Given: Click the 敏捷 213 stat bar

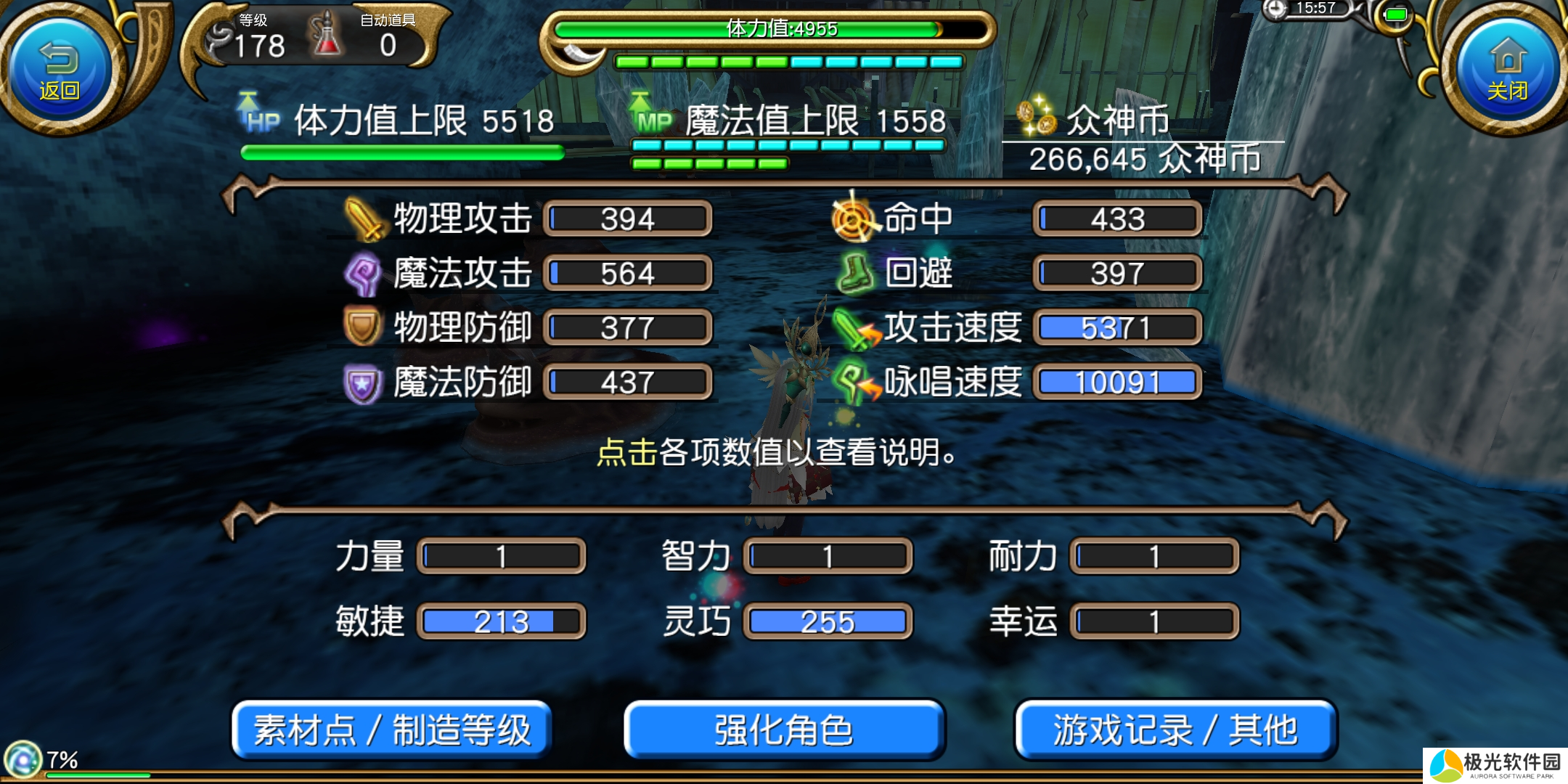Looking at the screenshot, I should pos(501,621).
